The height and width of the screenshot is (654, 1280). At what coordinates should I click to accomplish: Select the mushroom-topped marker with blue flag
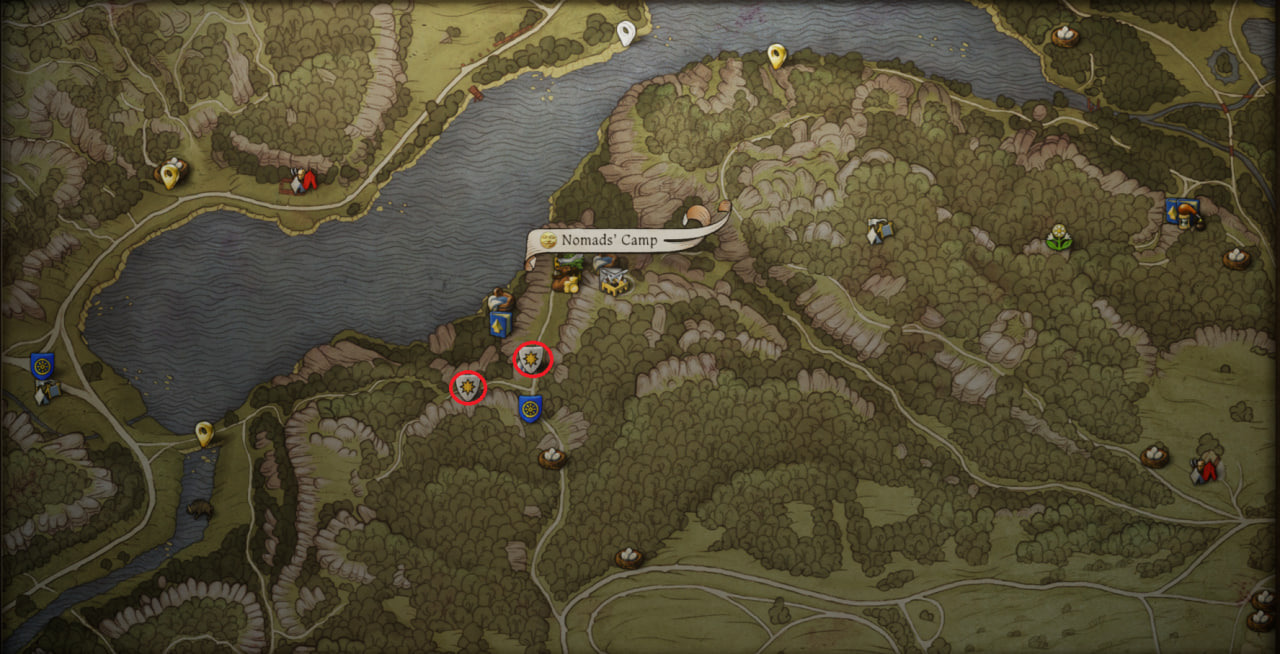(1183, 214)
